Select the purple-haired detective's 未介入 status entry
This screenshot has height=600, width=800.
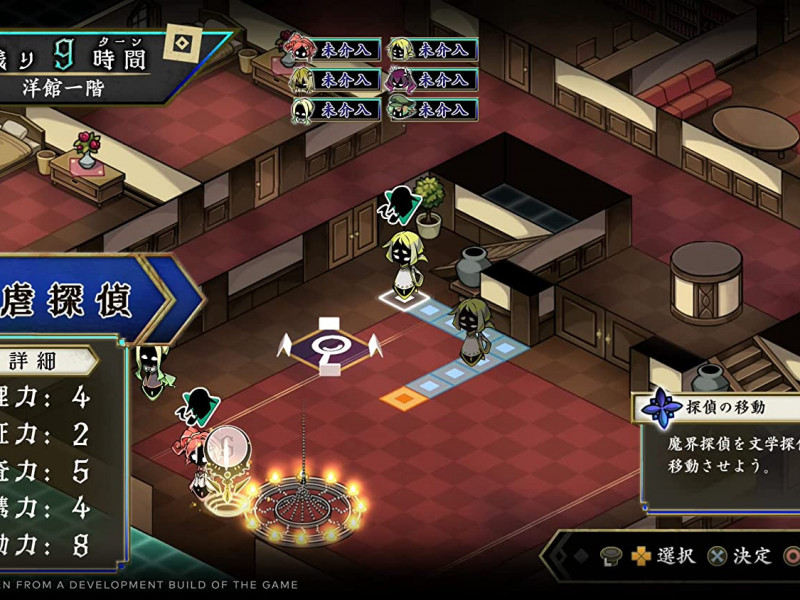coord(433,79)
